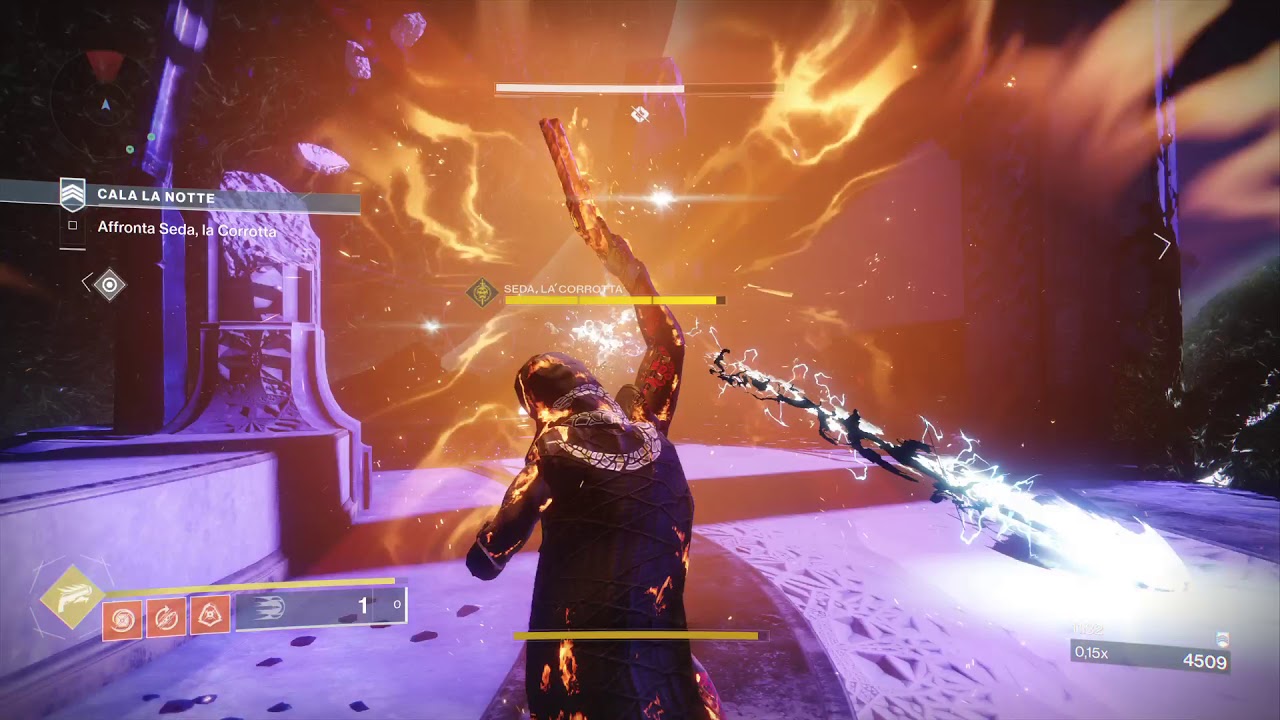Click the radar in the corner
Image resolution: width=1280 pixels, height=720 pixels.
(104, 102)
